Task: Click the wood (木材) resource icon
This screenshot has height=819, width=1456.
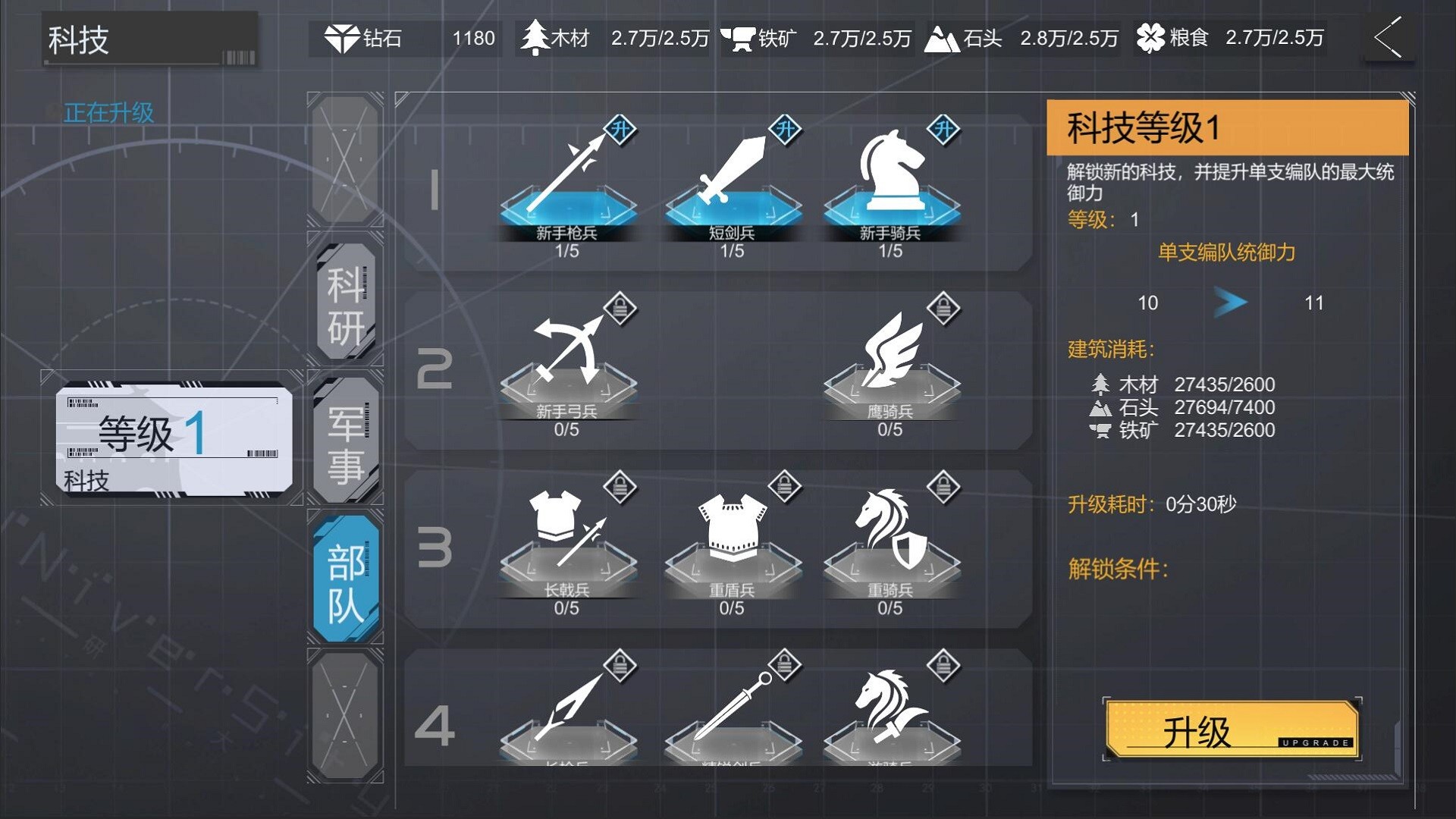Action: 533,37
